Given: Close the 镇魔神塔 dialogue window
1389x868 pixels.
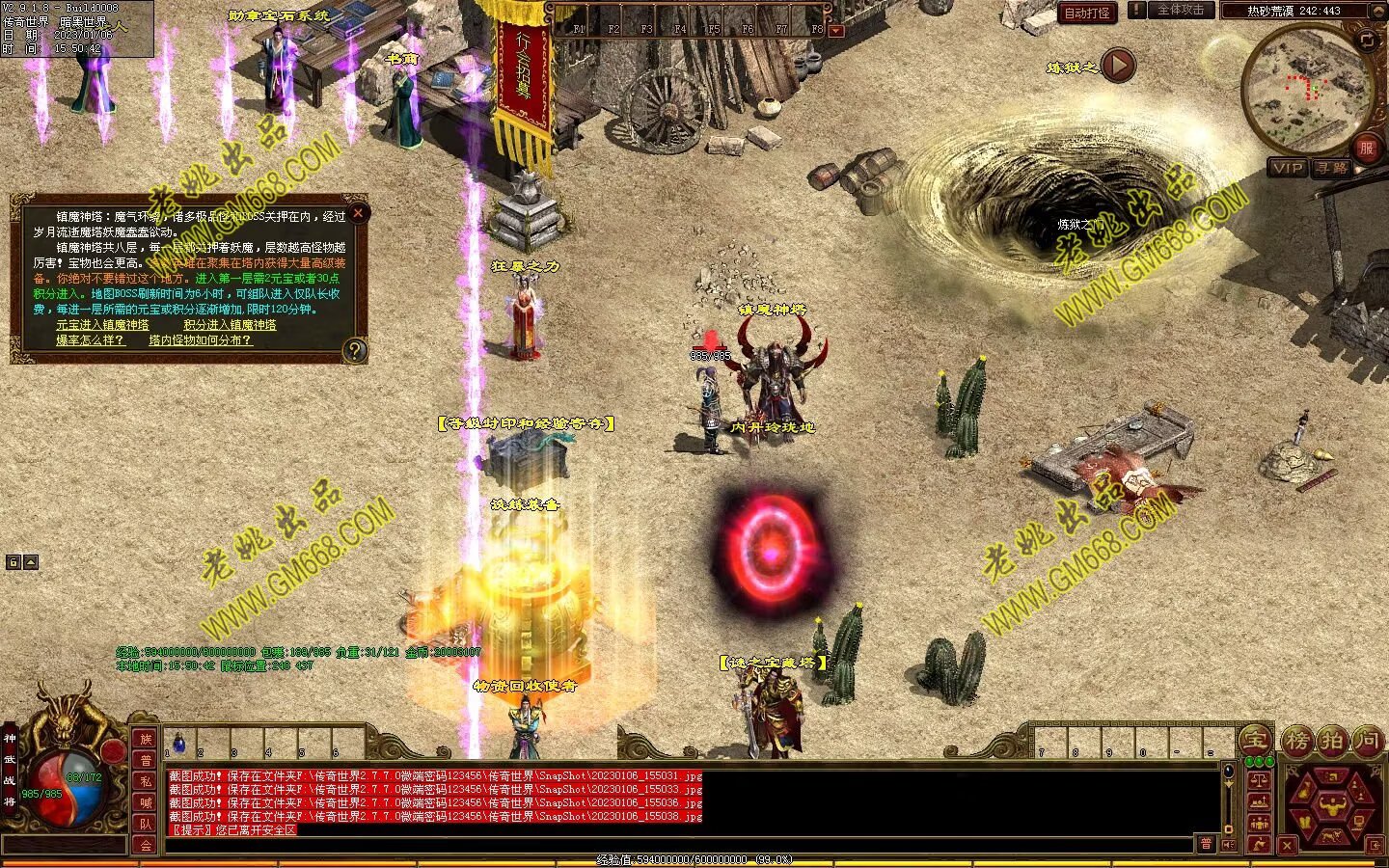Looking at the screenshot, I should coord(358,213).
